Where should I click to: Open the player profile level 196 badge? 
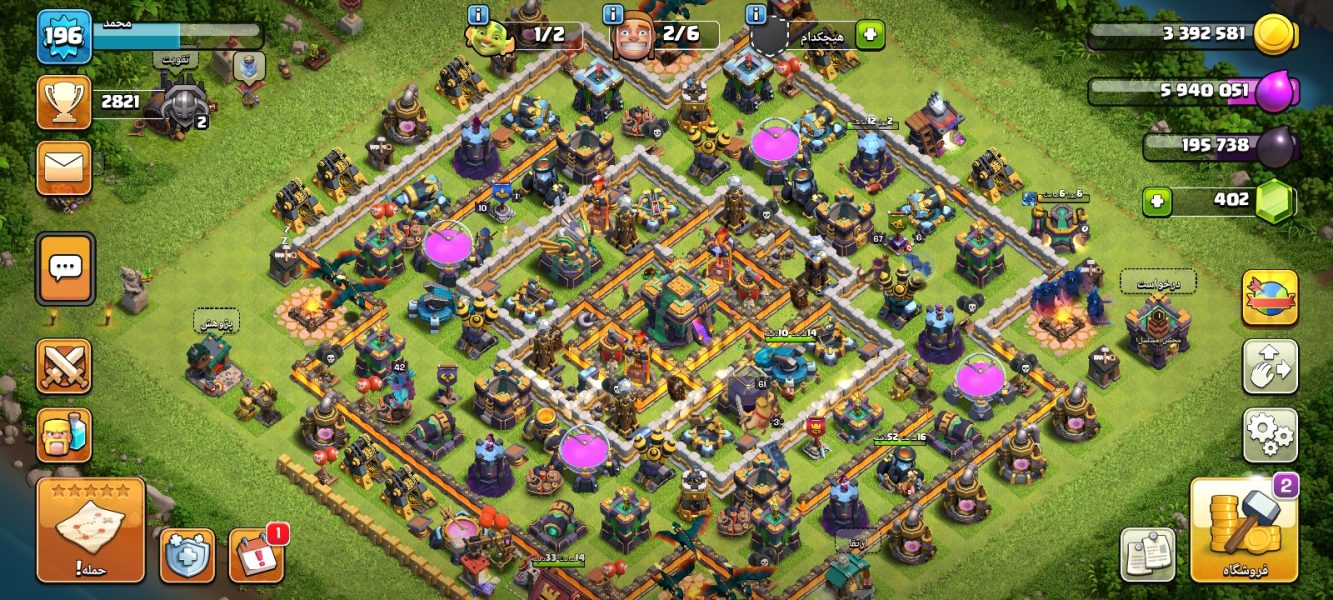coord(64,37)
